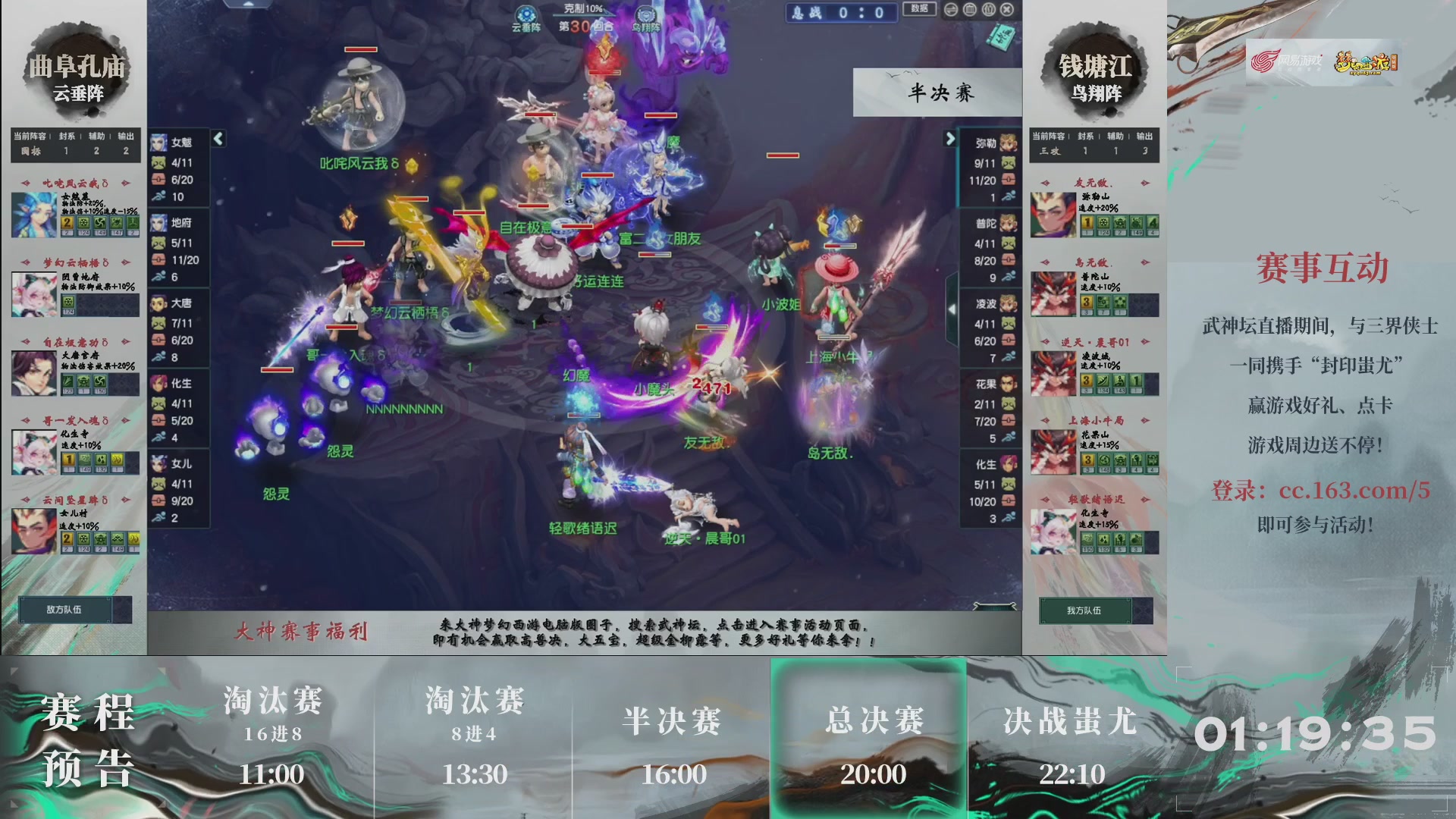The width and height of the screenshot is (1456, 819).
Task: Click the circular swap icon beside 数据
Action: tap(950, 9)
